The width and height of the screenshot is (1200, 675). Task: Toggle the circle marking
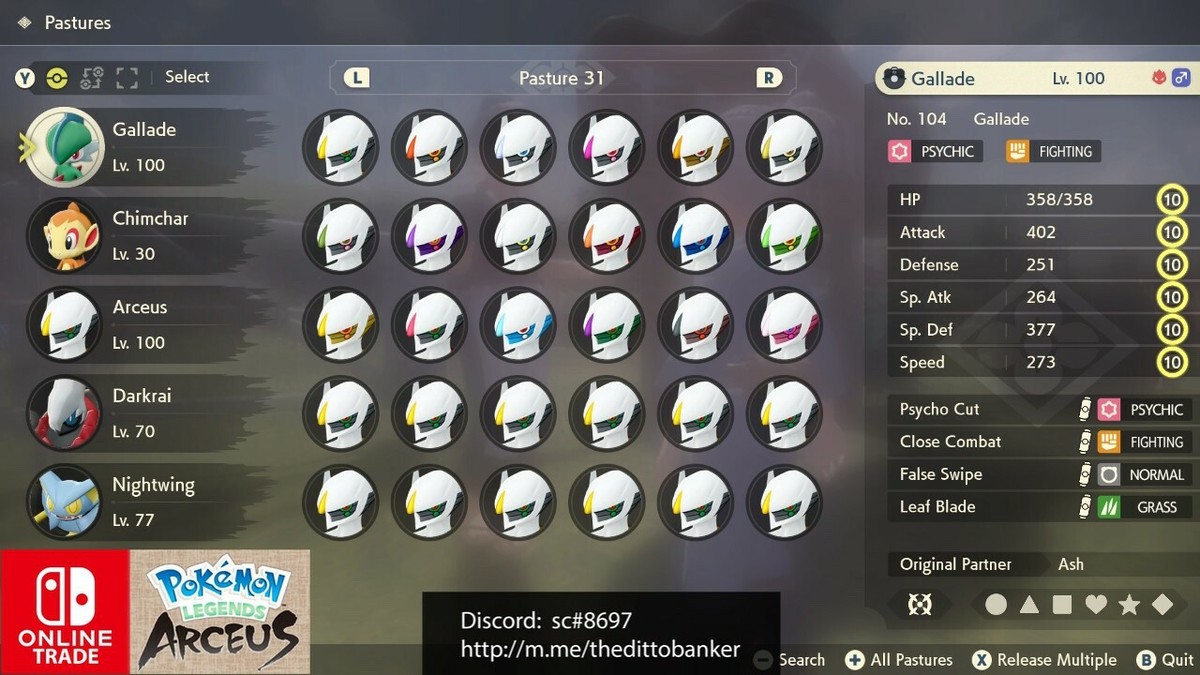pyautogui.click(x=996, y=605)
